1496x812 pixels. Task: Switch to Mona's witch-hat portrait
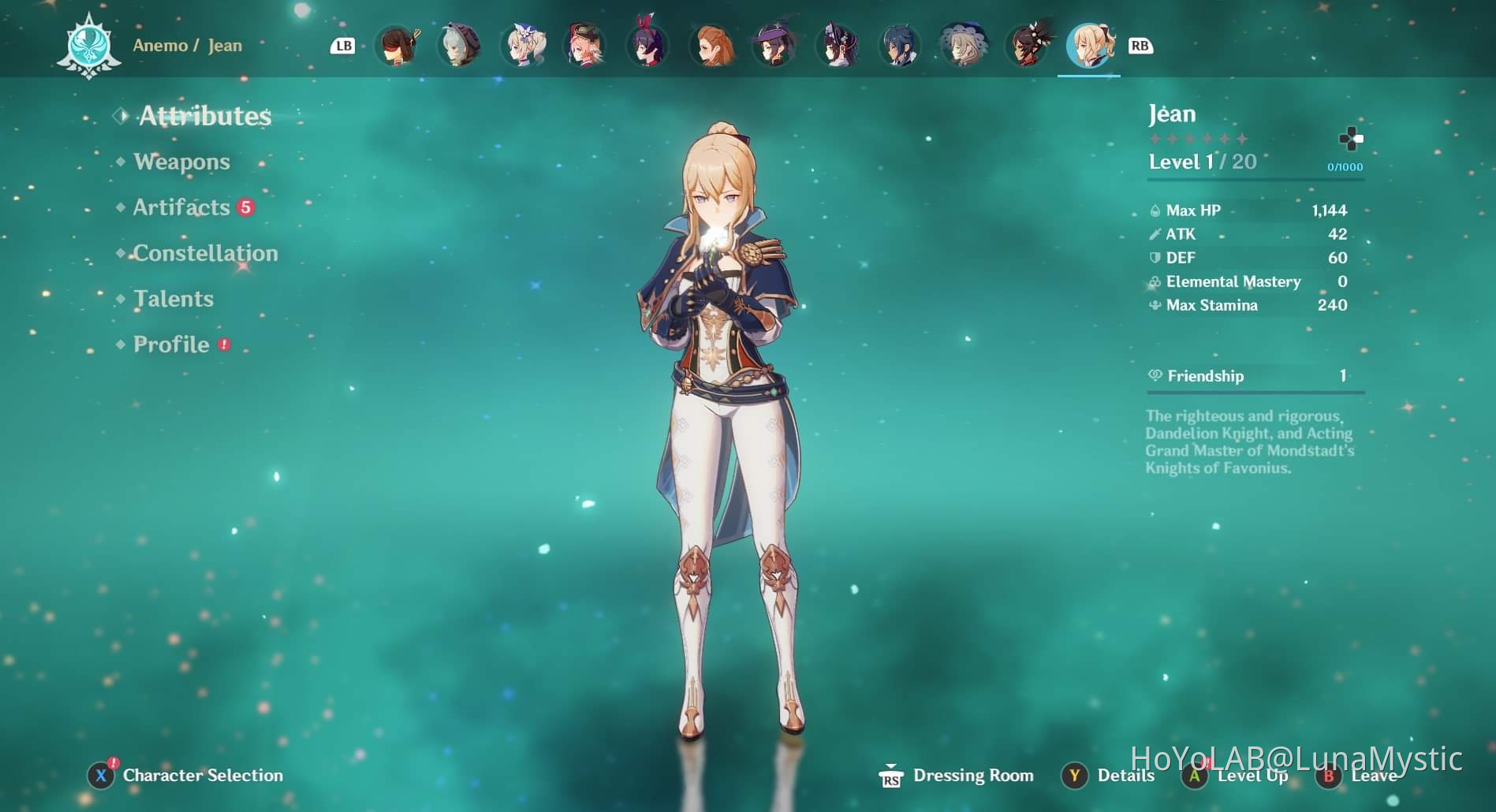point(774,46)
